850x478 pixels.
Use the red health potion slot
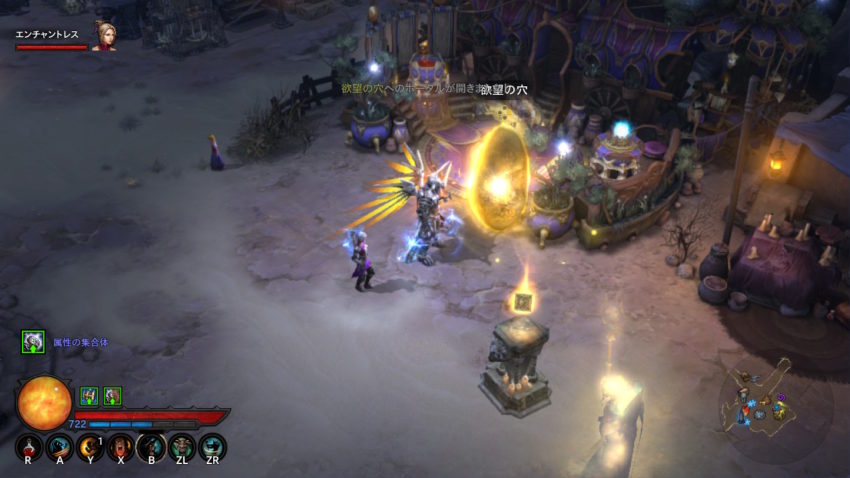pyautogui.click(x=29, y=446)
